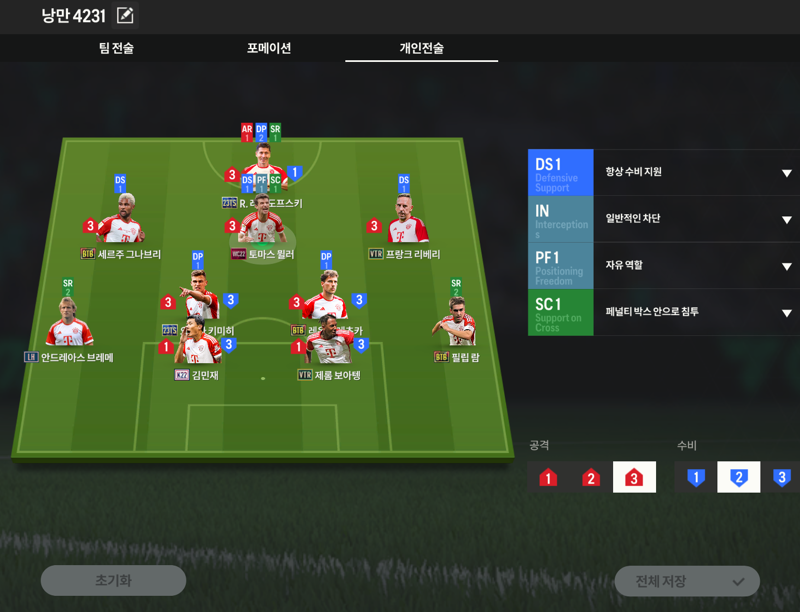
Task: Click the 초기화 reset button
Action: [113, 581]
